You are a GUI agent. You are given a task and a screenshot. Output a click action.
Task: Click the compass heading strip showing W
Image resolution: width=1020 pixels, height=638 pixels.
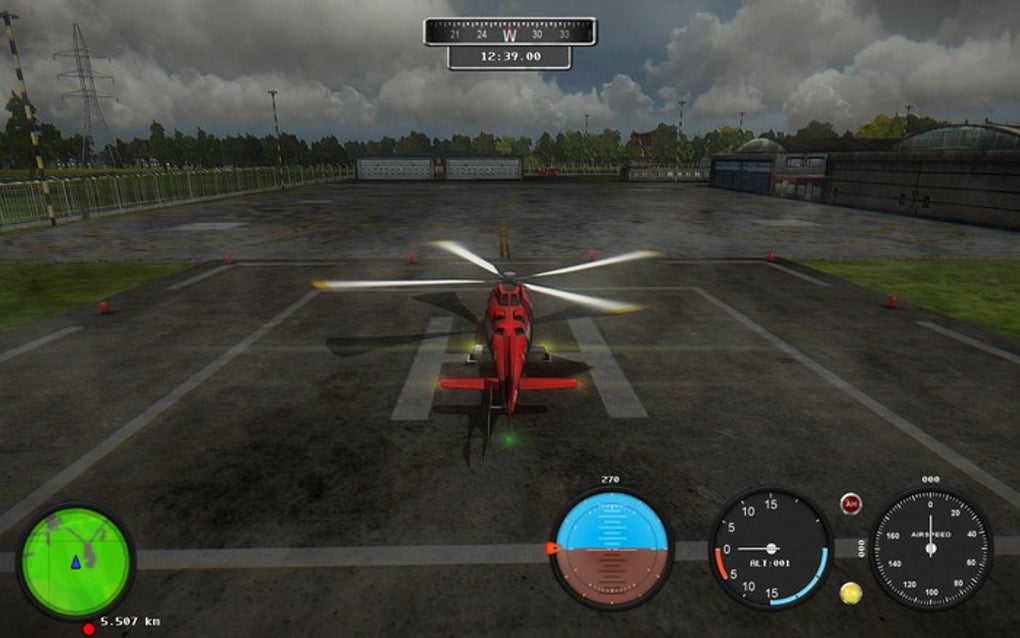pos(510,33)
